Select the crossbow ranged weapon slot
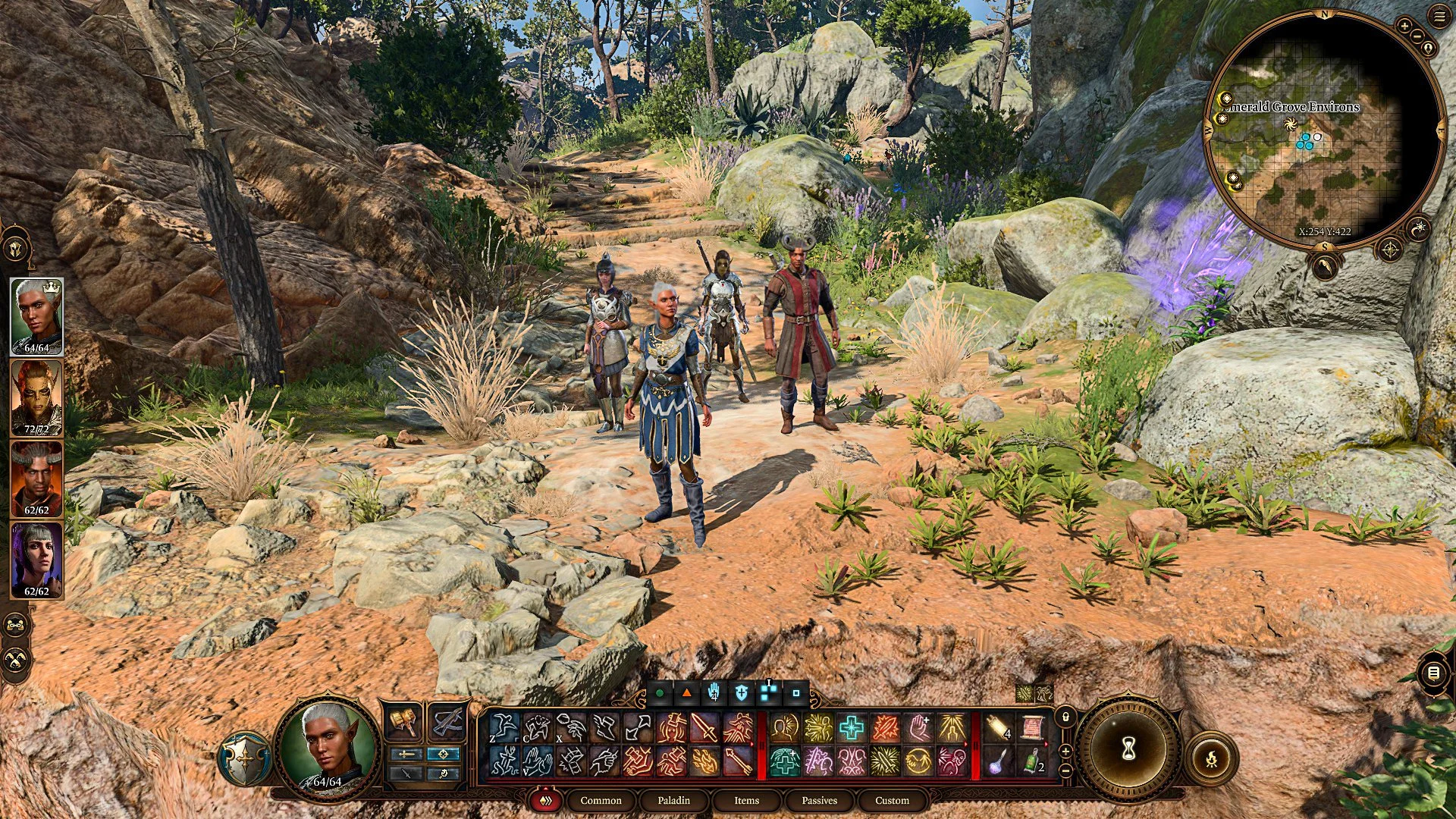The height and width of the screenshot is (819, 1456). tap(447, 722)
